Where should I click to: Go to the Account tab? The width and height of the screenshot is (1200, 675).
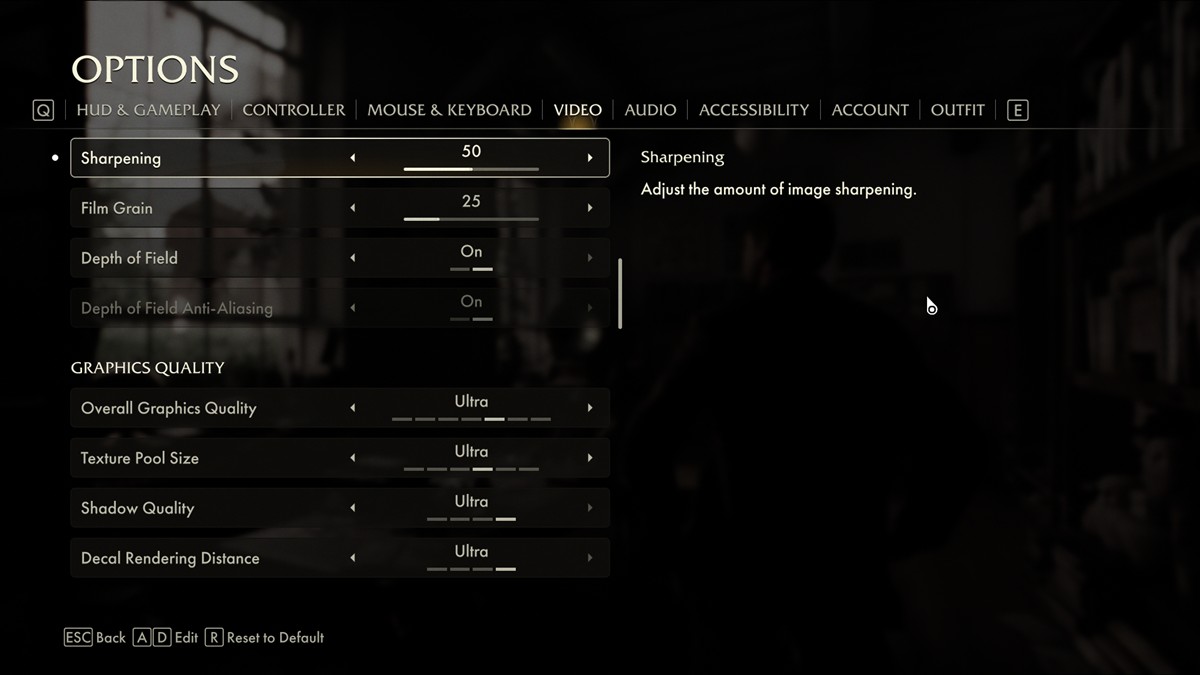tap(870, 110)
